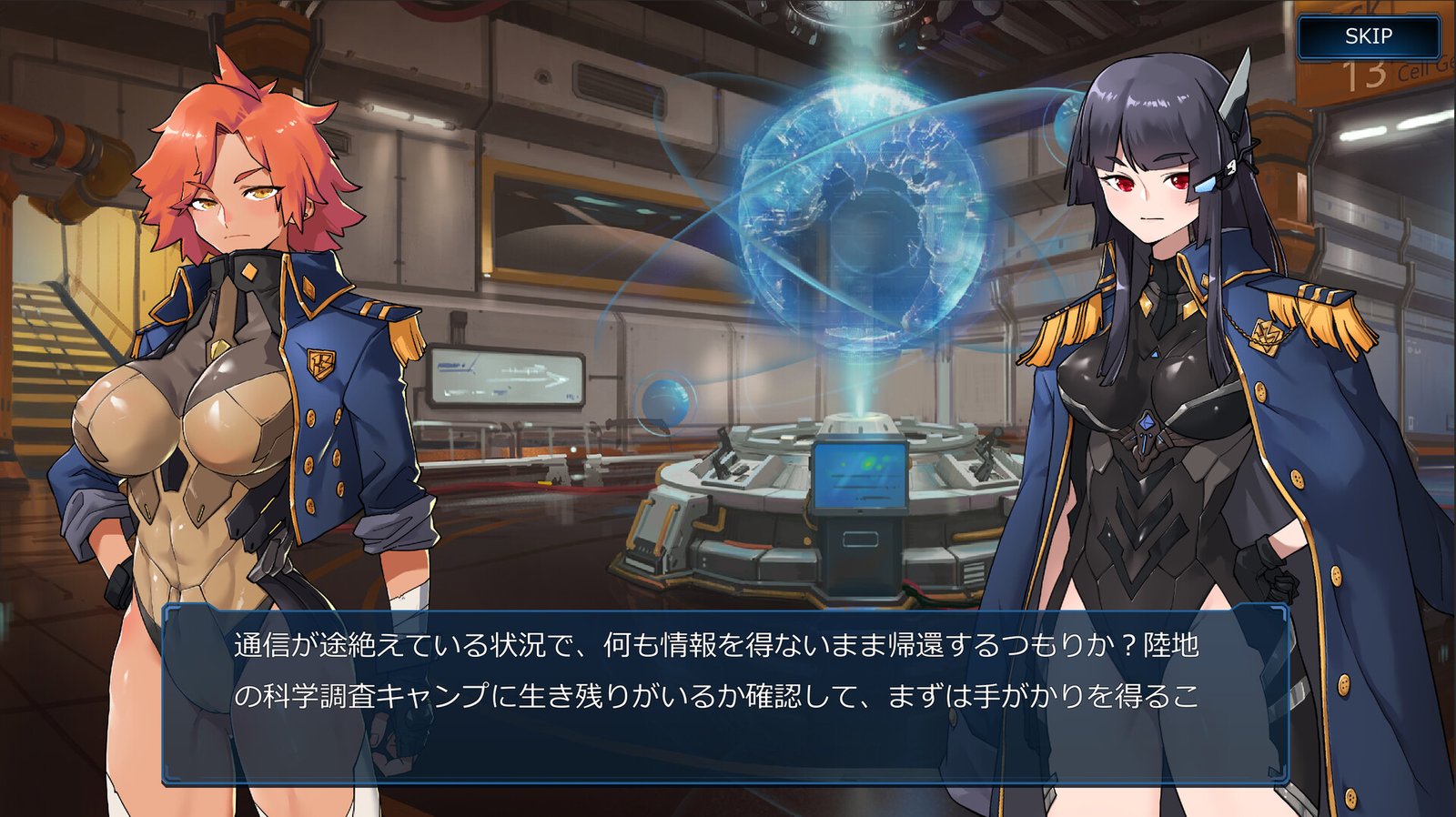Click the orange-haired commander's badge emblem

click(320, 366)
